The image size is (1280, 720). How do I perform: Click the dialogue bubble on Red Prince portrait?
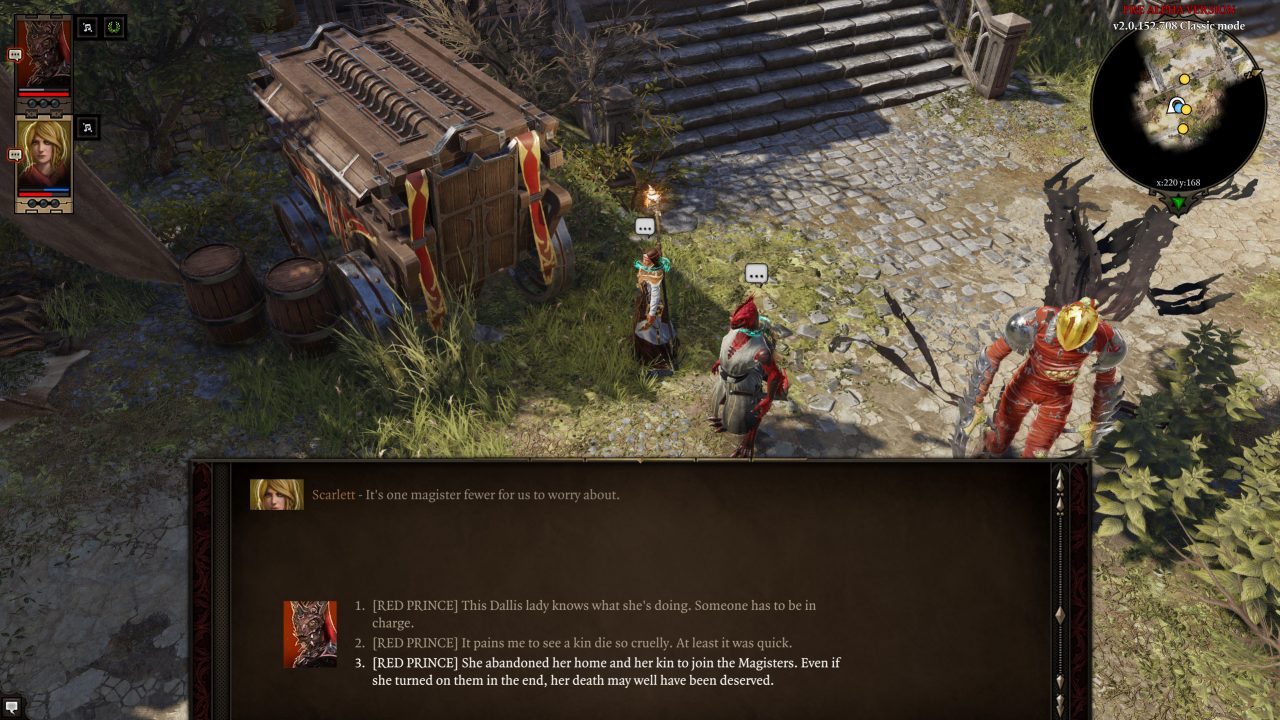[x=15, y=56]
